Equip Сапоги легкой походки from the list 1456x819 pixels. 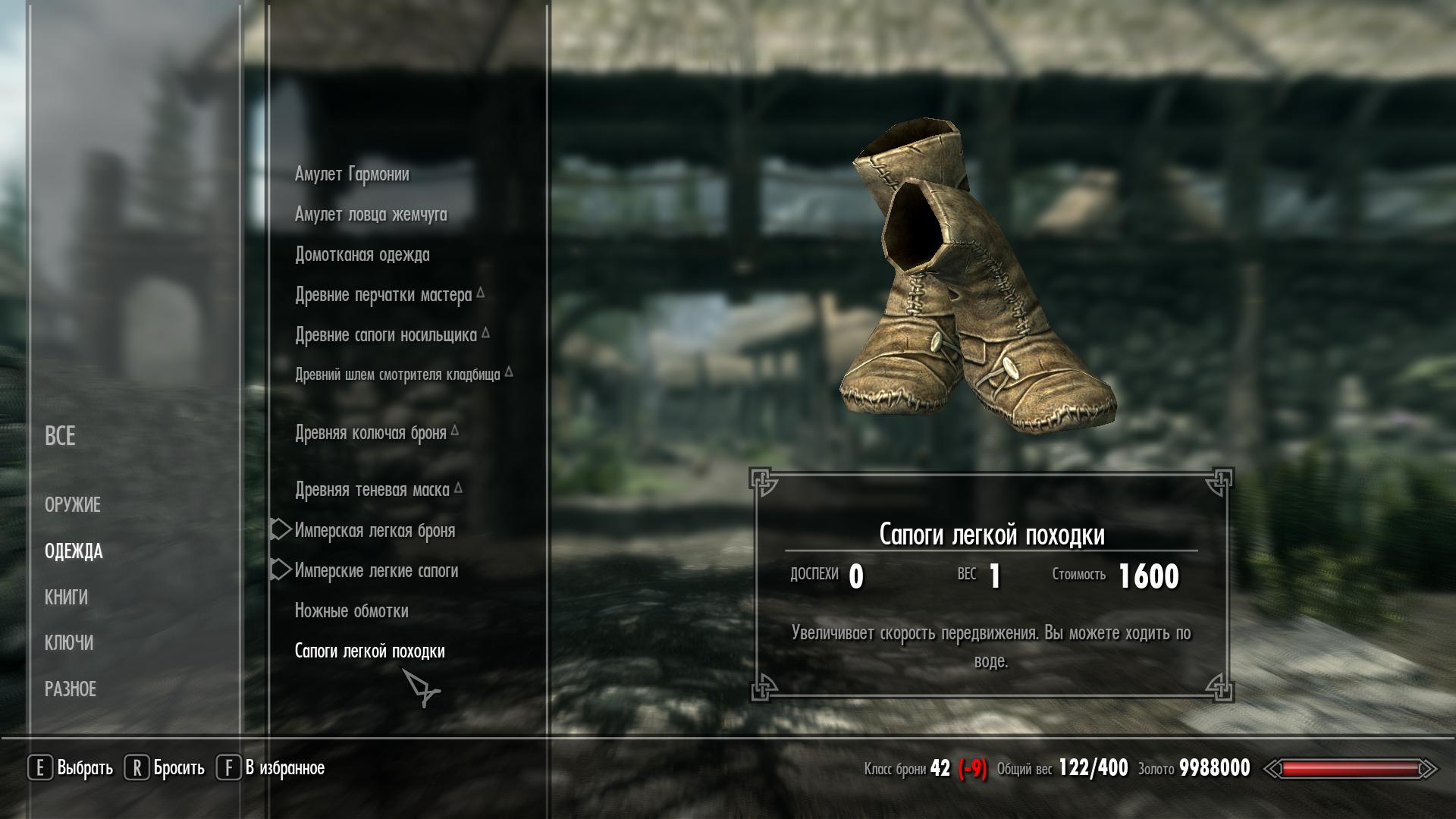(x=369, y=651)
